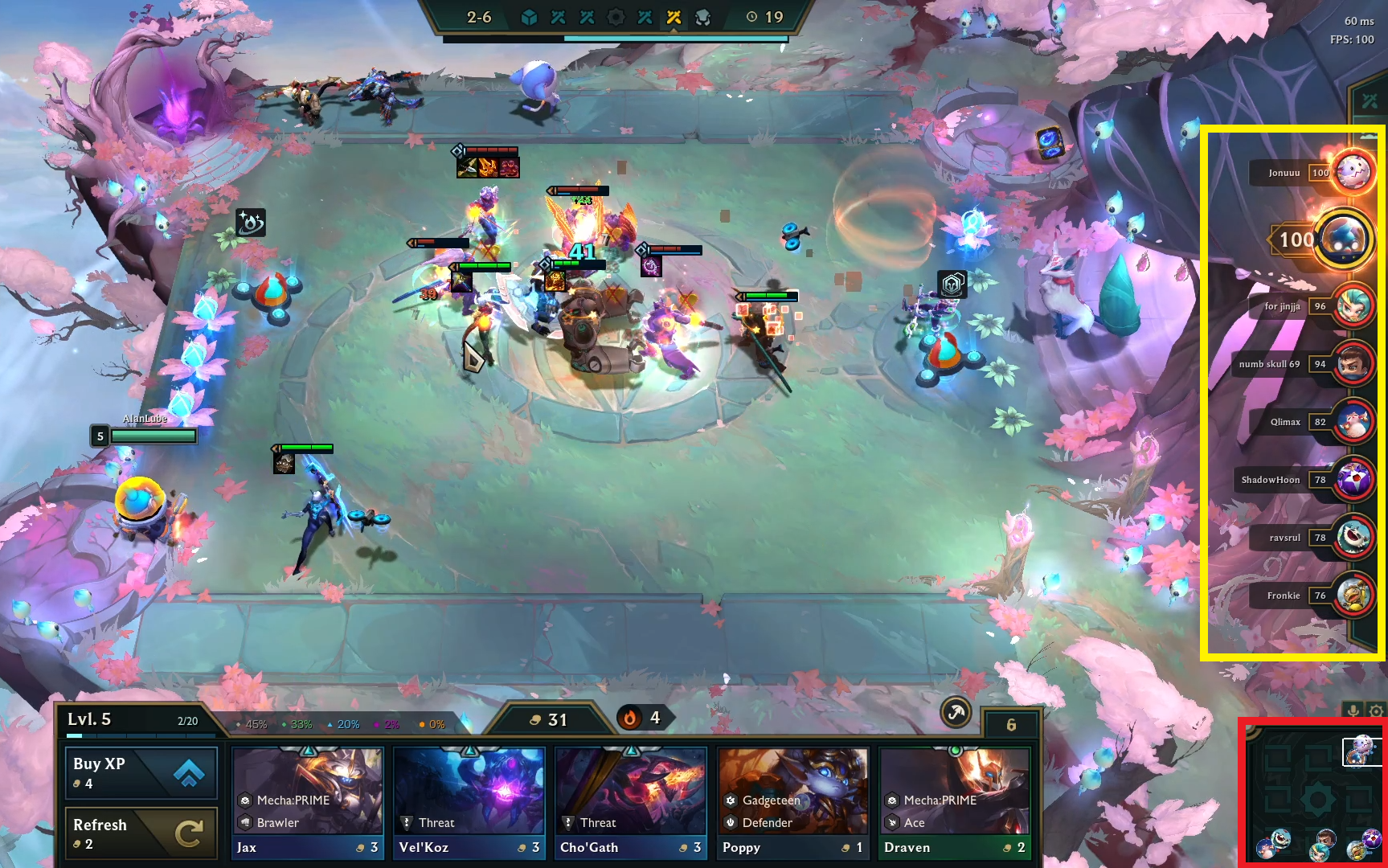Buy Poppy for 1 gold

tap(793, 802)
